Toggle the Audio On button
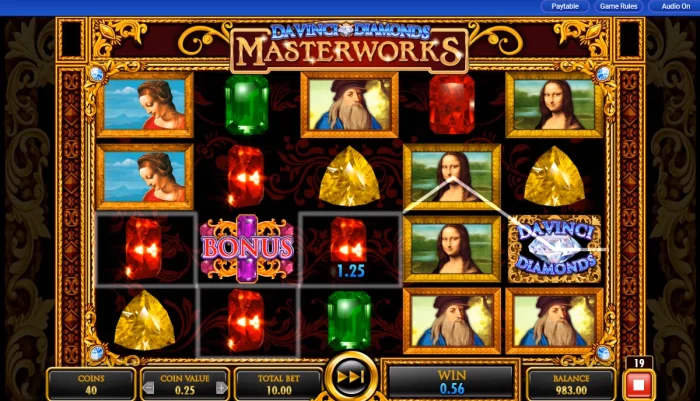The height and width of the screenshot is (401, 700). 675,6
